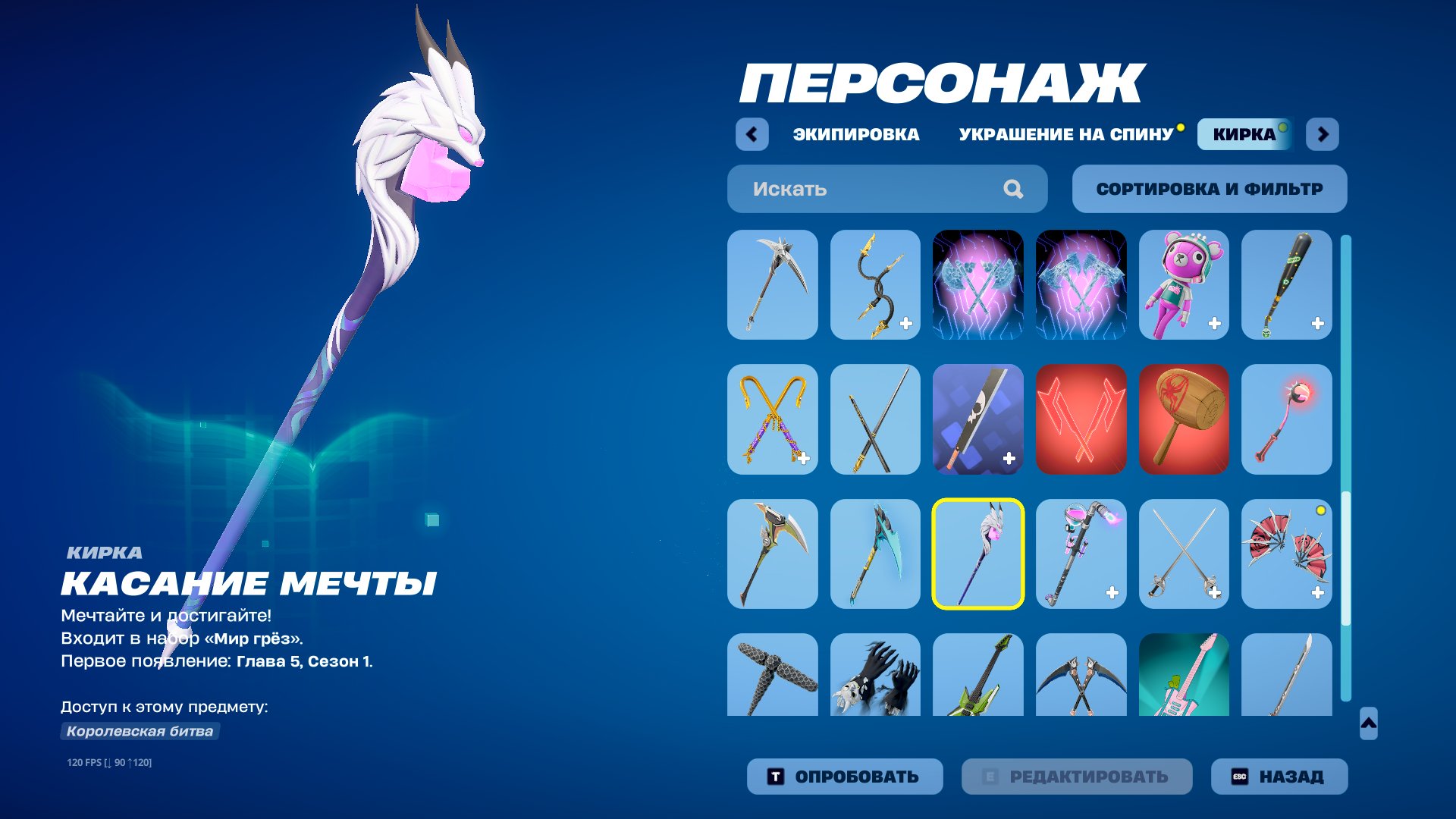
Task: Choose the crossed golden hook pickaxes
Action: (772, 419)
